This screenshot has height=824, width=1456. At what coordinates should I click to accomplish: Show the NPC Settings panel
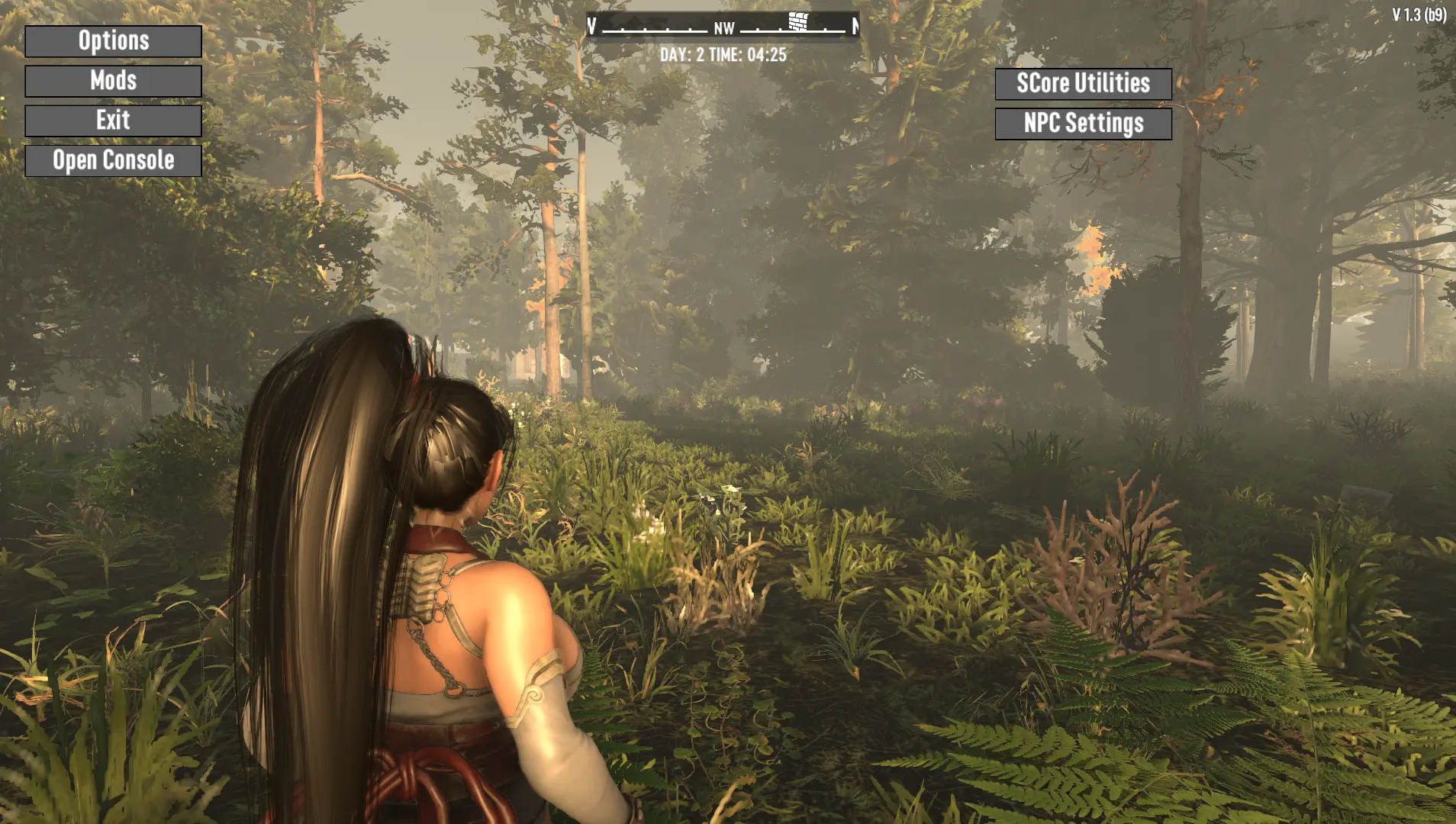pyautogui.click(x=1083, y=124)
